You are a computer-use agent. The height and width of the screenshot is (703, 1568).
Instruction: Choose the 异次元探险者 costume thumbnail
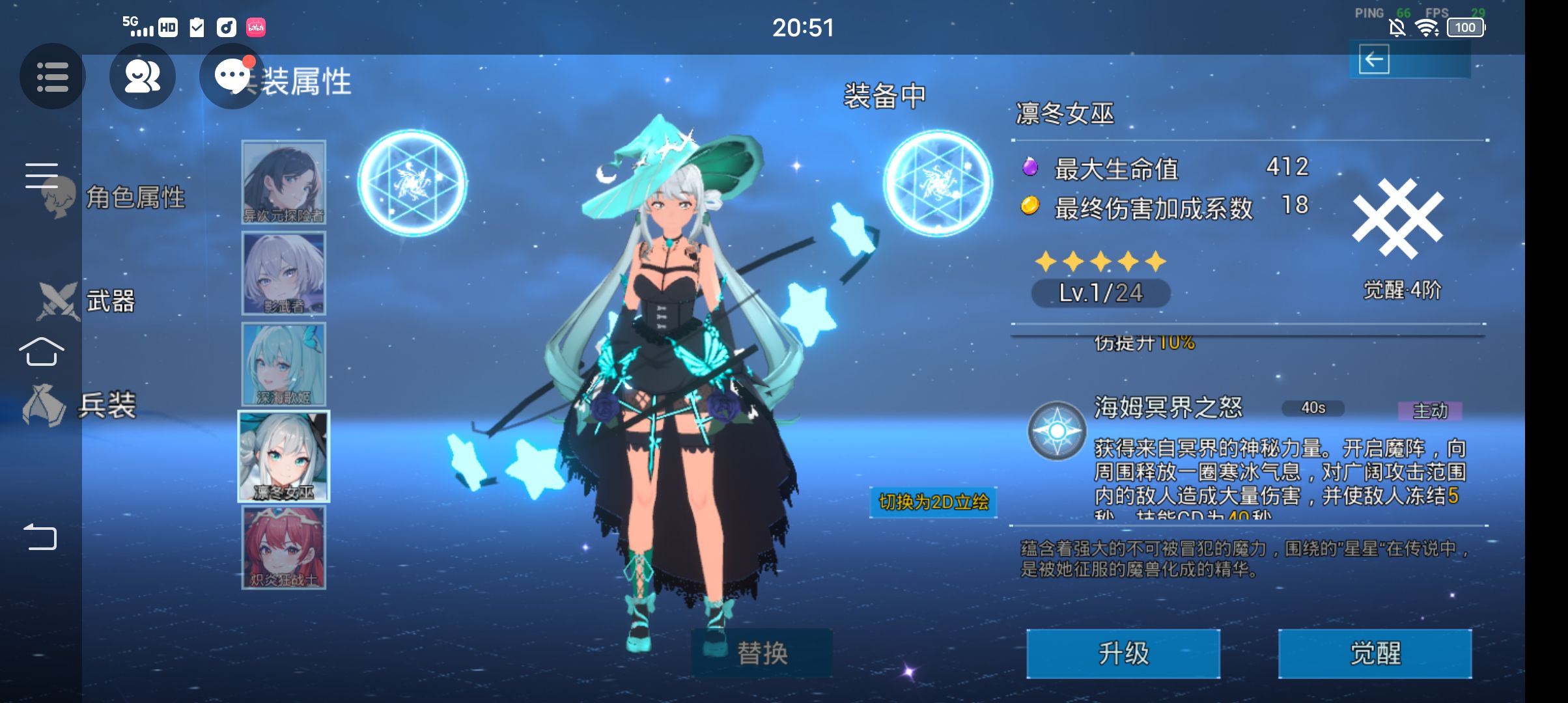click(284, 182)
